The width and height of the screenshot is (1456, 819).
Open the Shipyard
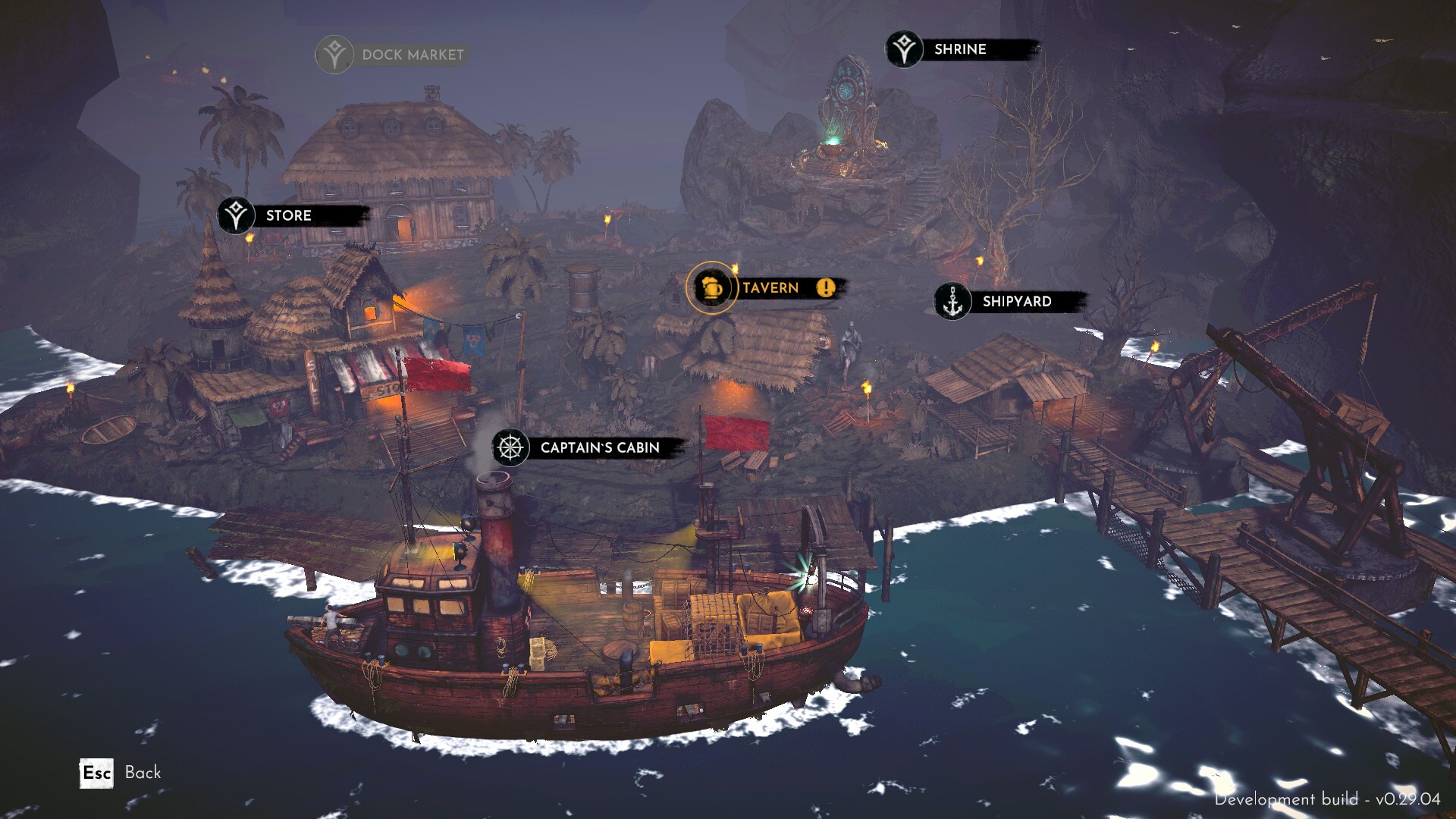[x=1016, y=302]
